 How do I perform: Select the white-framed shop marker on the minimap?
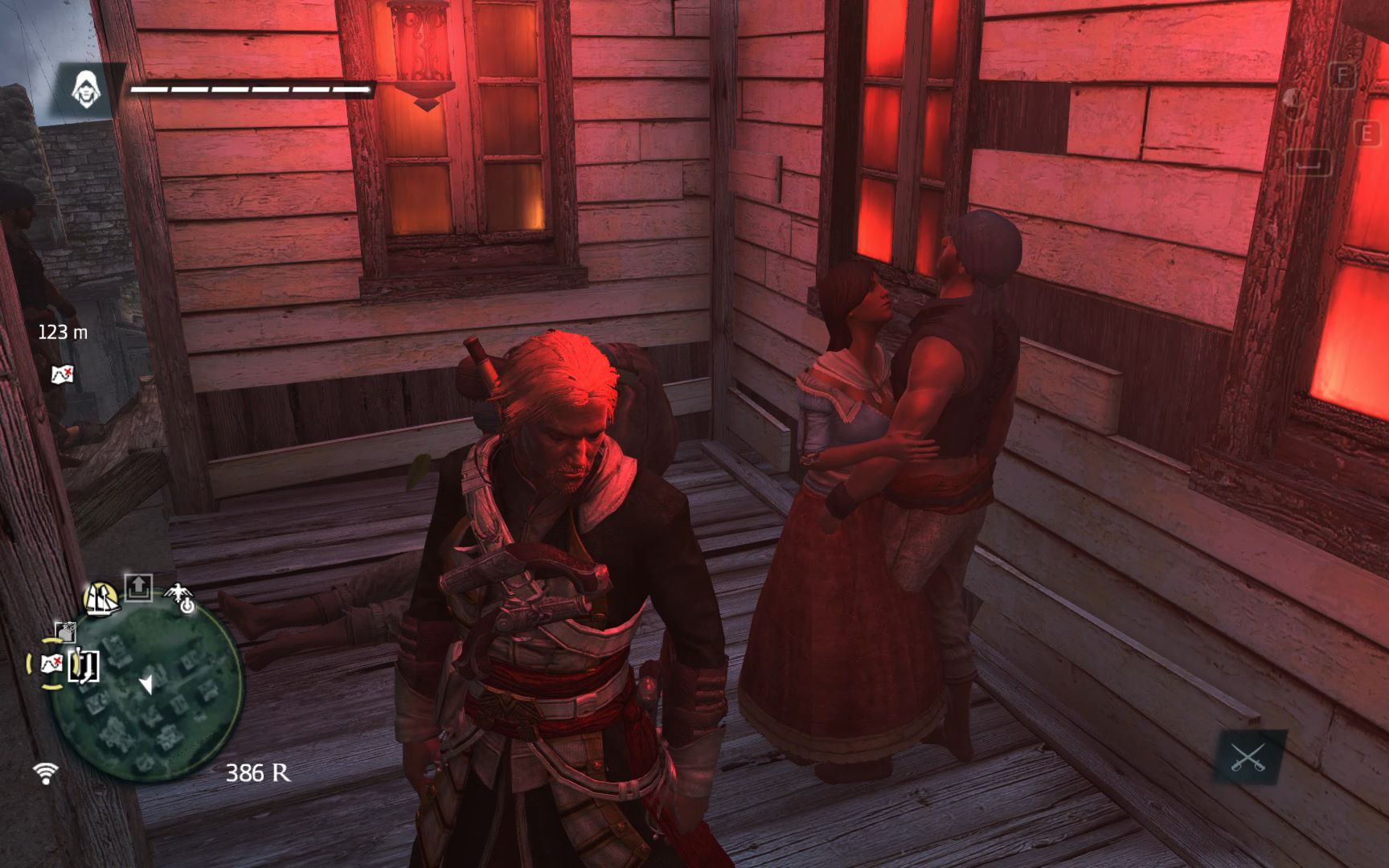pos(84,665)
